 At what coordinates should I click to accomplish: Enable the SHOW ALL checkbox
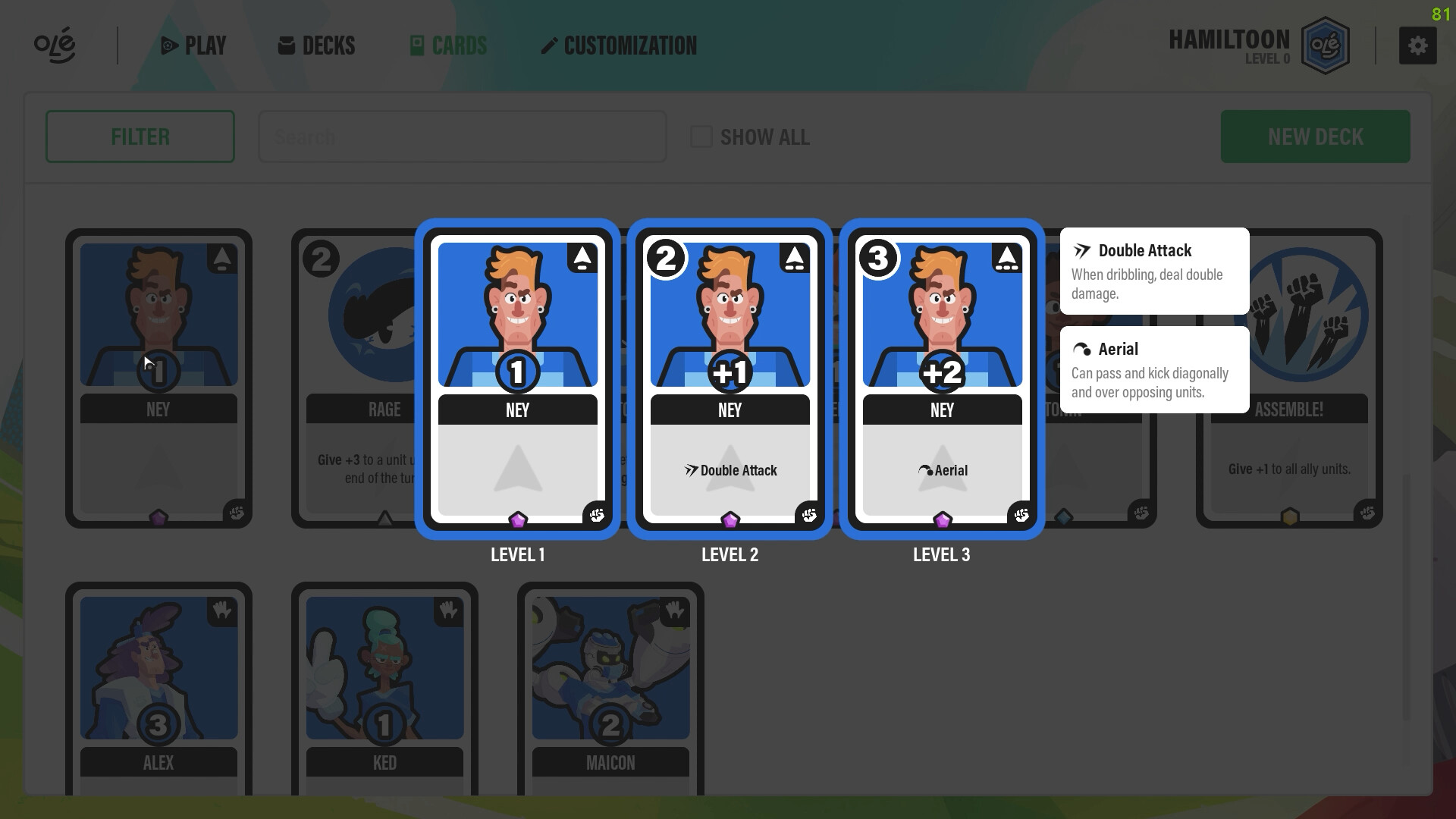pyautogui.click(x=699, y=136)
